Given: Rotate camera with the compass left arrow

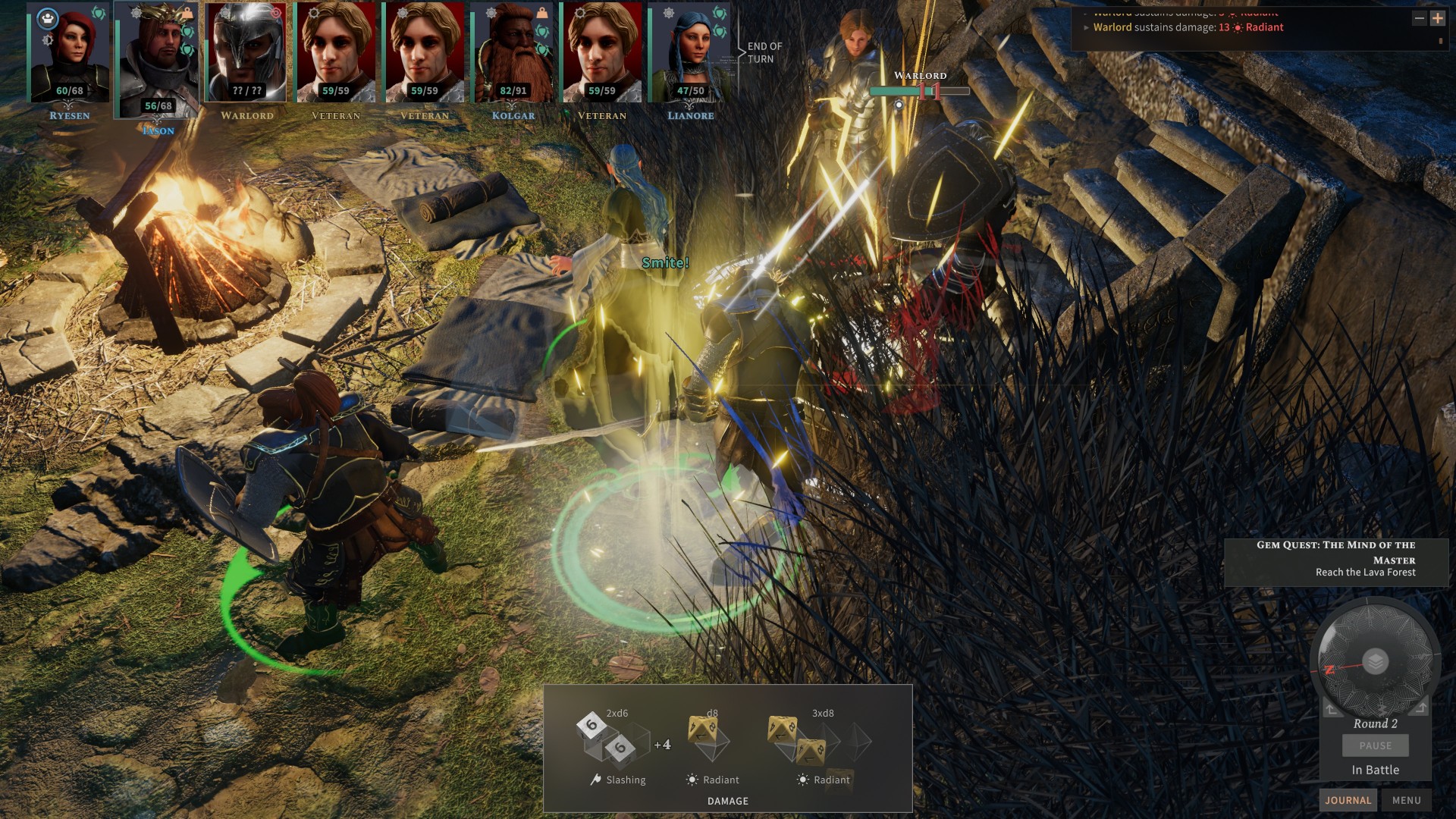Looking at the screenshot, I should pos(1332,709).
